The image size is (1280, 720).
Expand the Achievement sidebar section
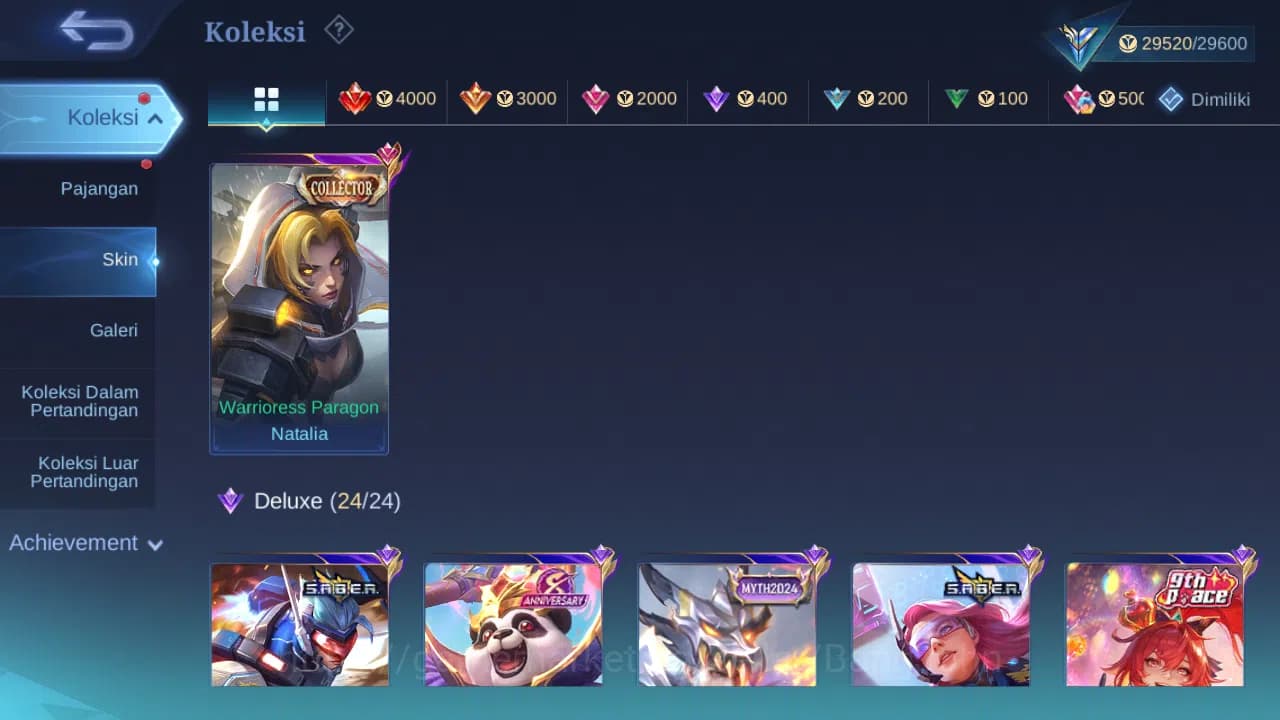84,543
